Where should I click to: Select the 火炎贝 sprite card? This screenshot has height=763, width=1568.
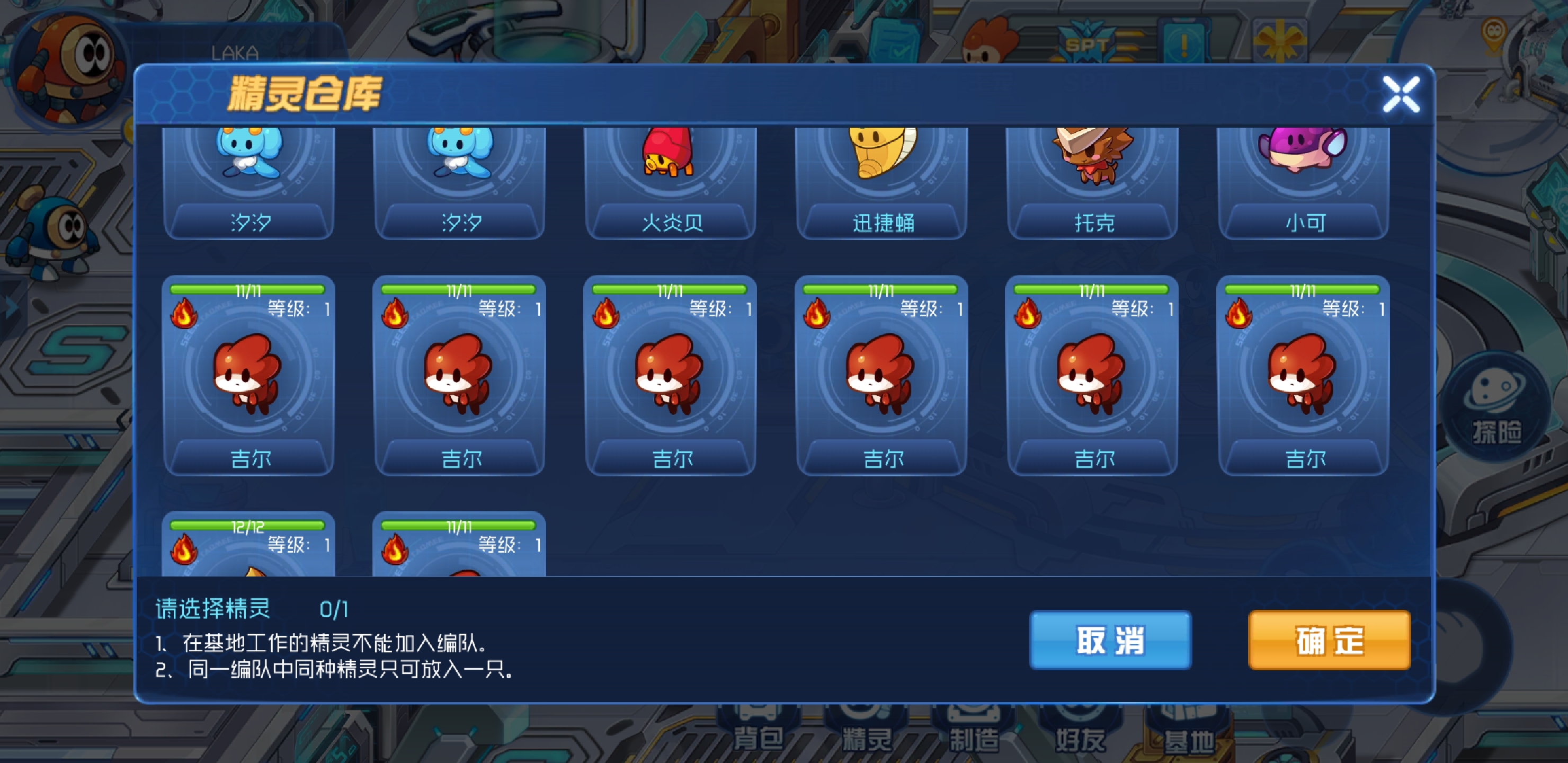pos(670,176)
